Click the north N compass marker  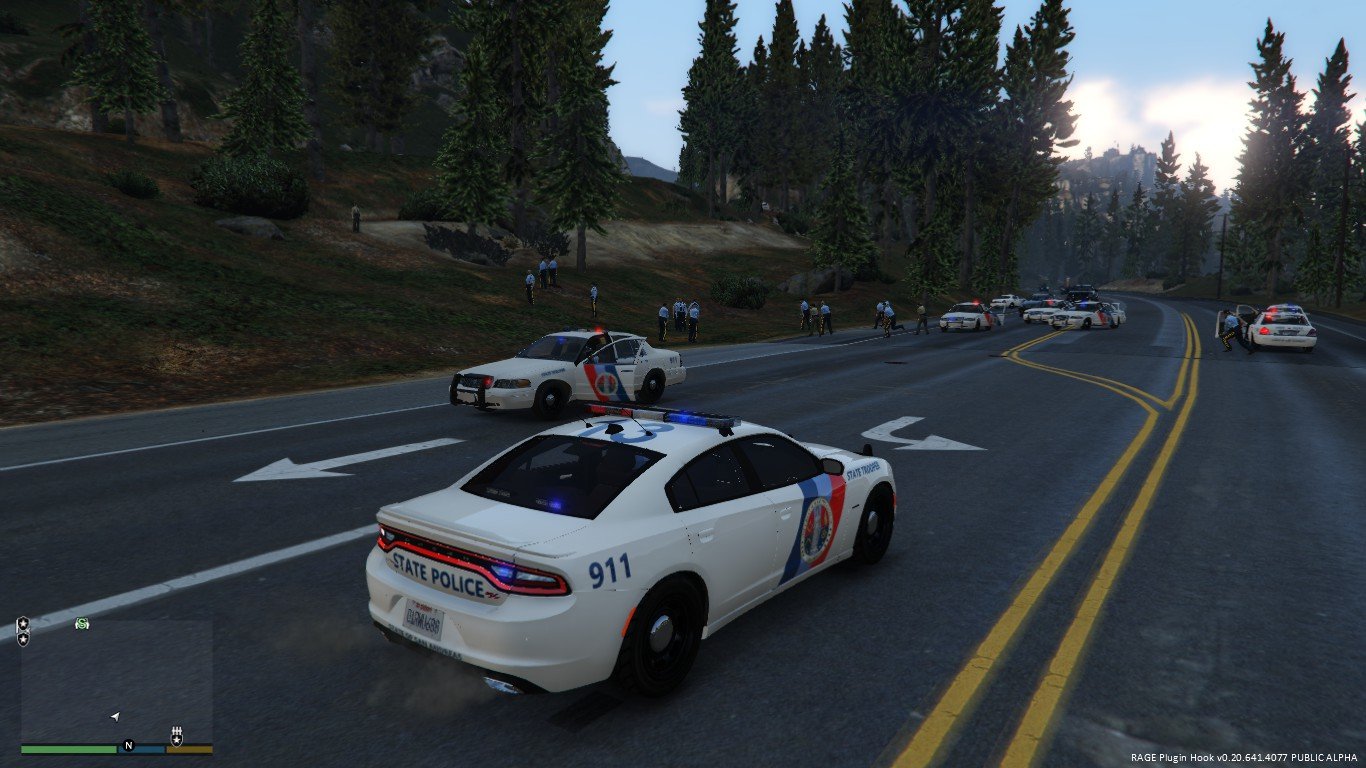coord(128,745)
